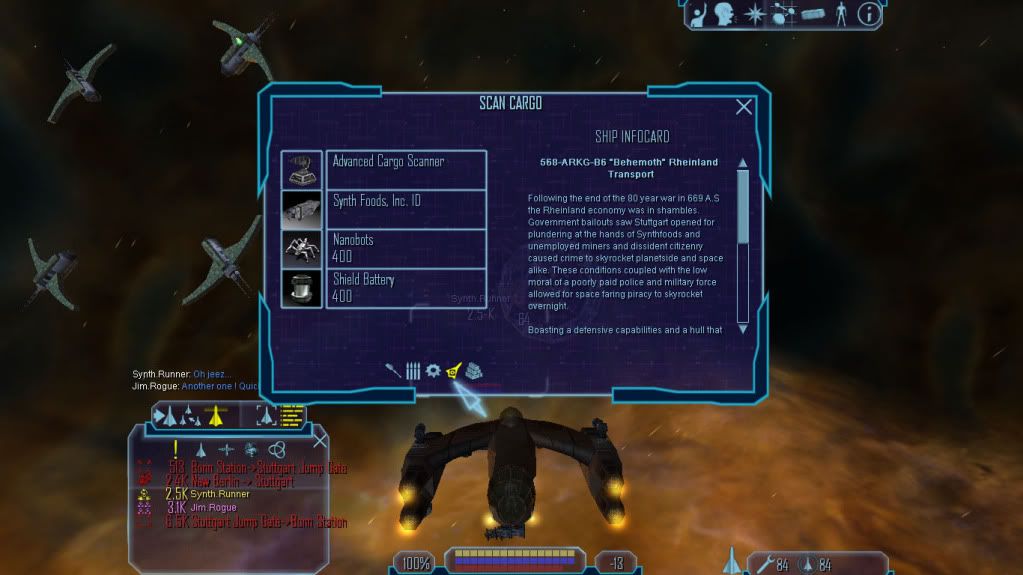Close the contact list panel
The height and width of the screenshot is (575, 1023).
[x=320, y=440]
